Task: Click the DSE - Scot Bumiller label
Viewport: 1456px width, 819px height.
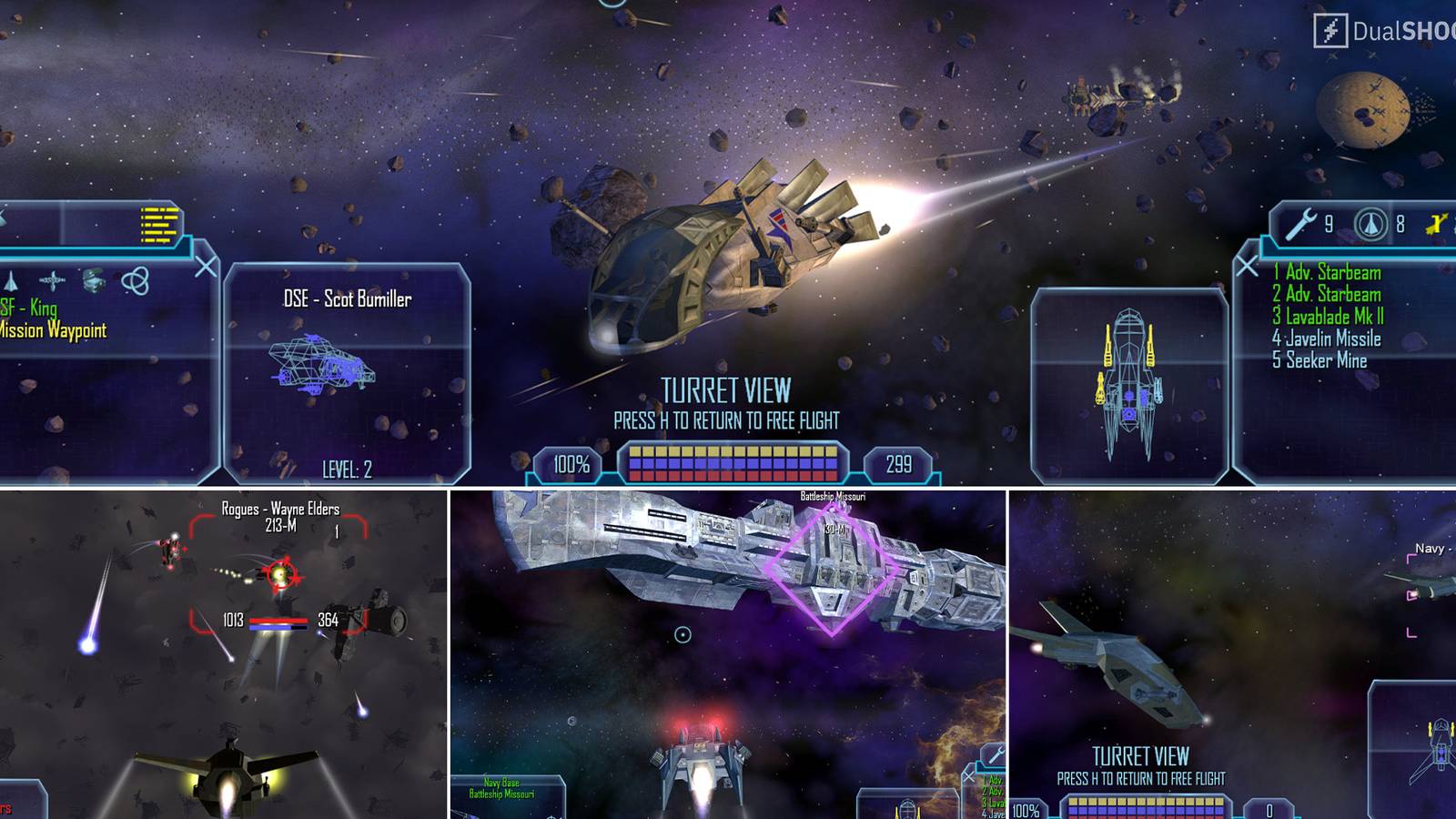Action: click(349, 298)
